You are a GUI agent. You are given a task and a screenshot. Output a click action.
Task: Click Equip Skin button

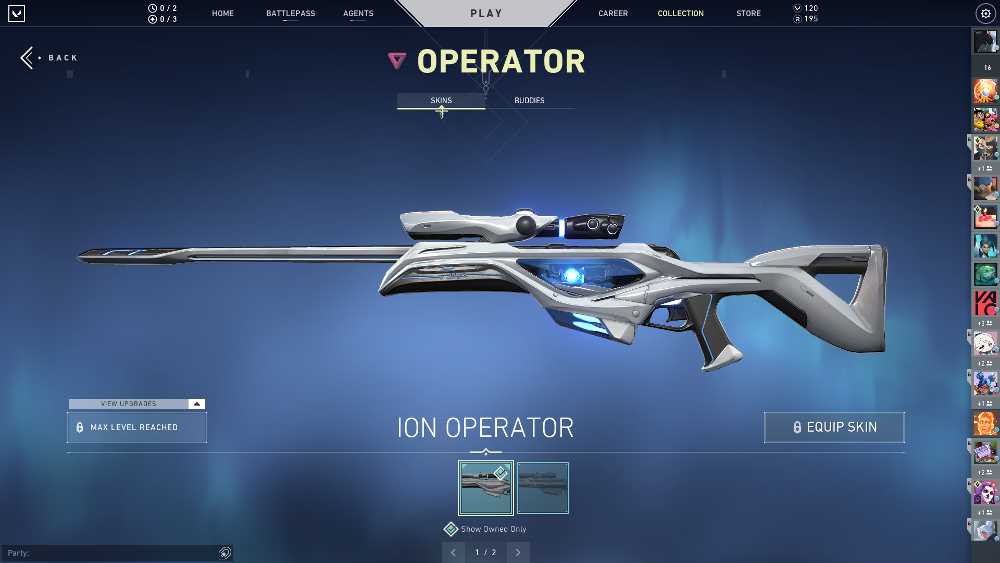click(x=834, y=427)
